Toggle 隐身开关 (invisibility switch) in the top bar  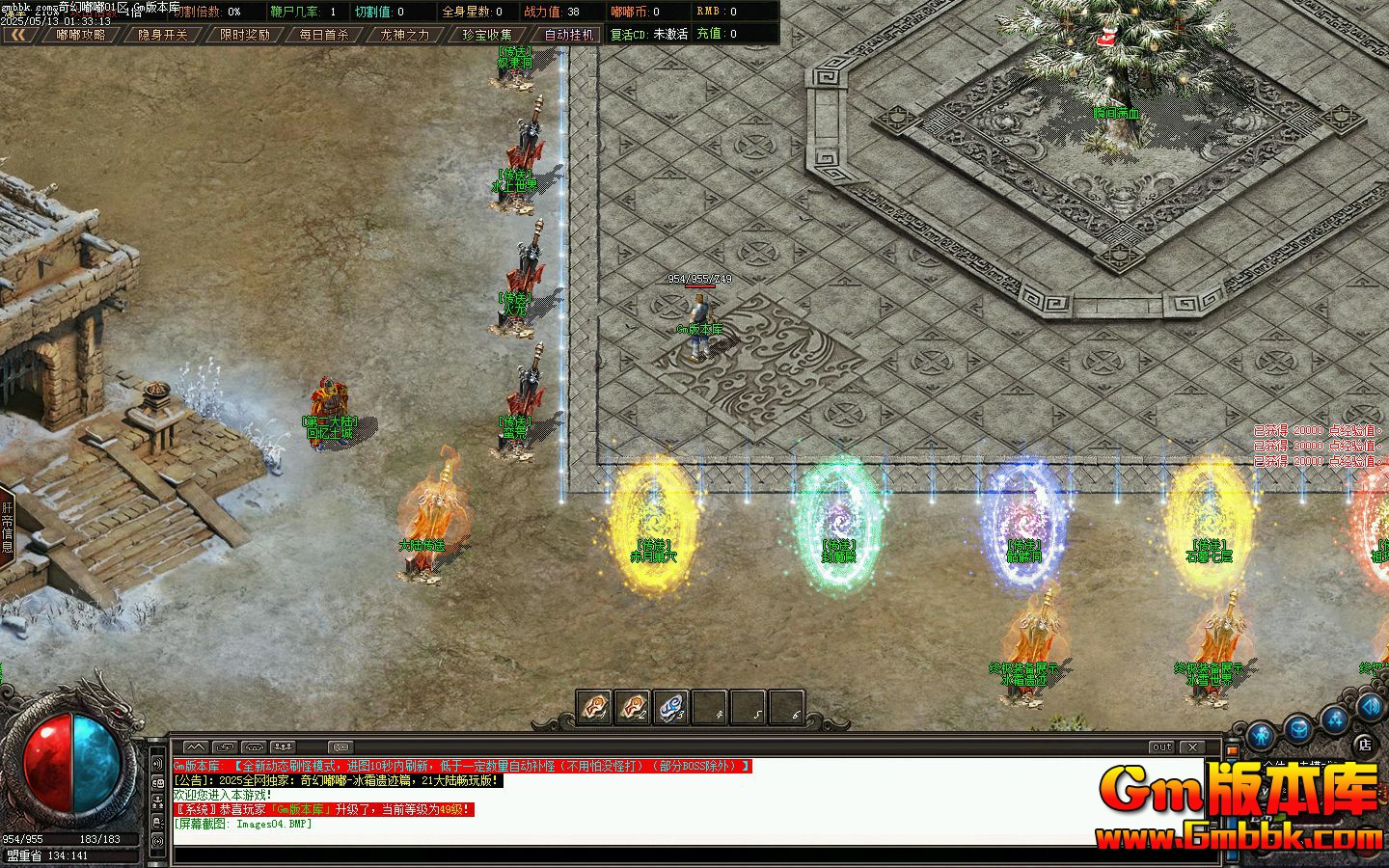tap(162, 34)
